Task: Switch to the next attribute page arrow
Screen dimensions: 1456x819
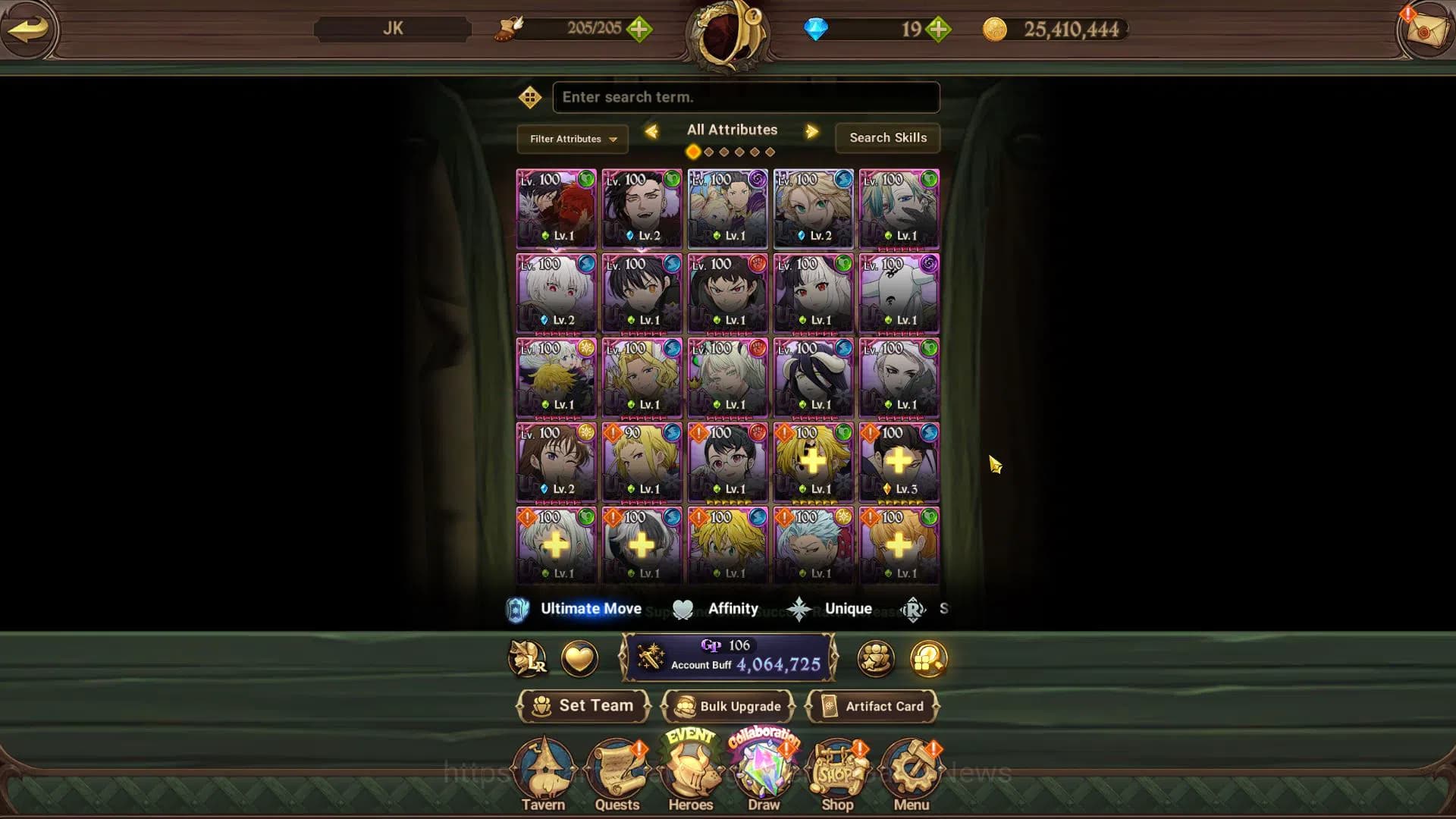Action: click(812, 131)
